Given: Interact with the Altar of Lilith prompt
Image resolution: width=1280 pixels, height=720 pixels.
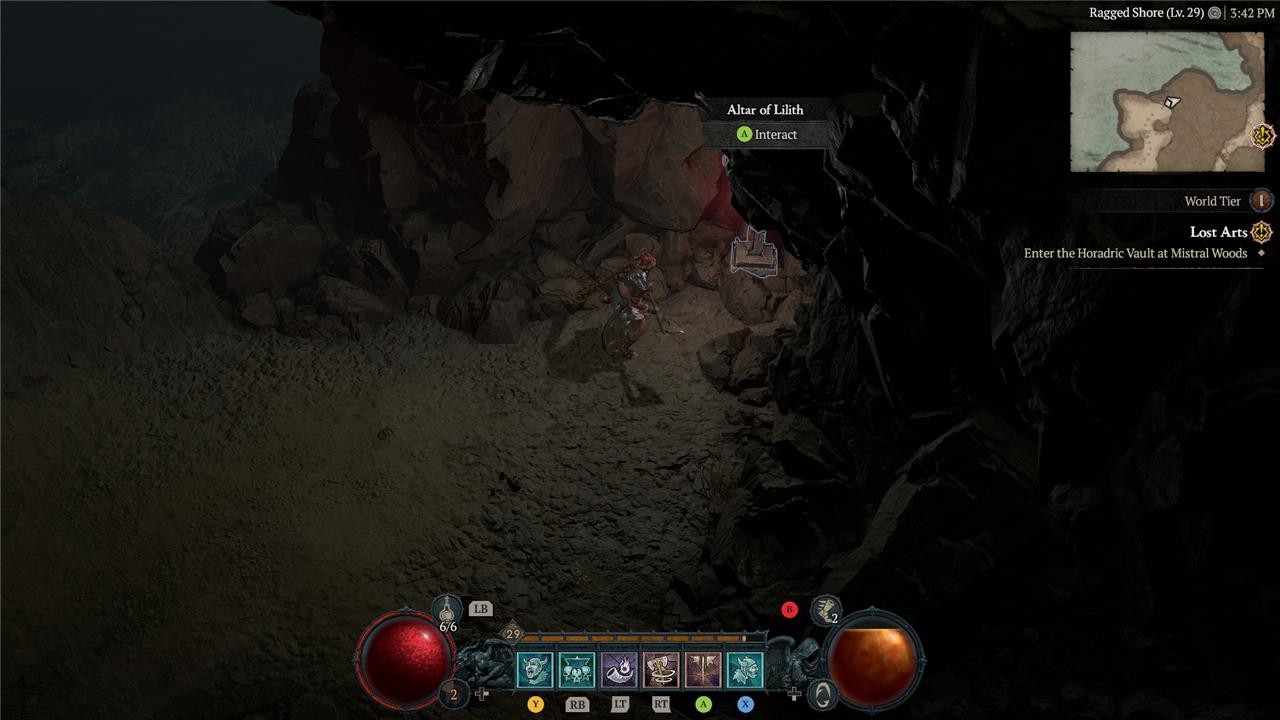Looking at the screenshot, I should (766, 134).
